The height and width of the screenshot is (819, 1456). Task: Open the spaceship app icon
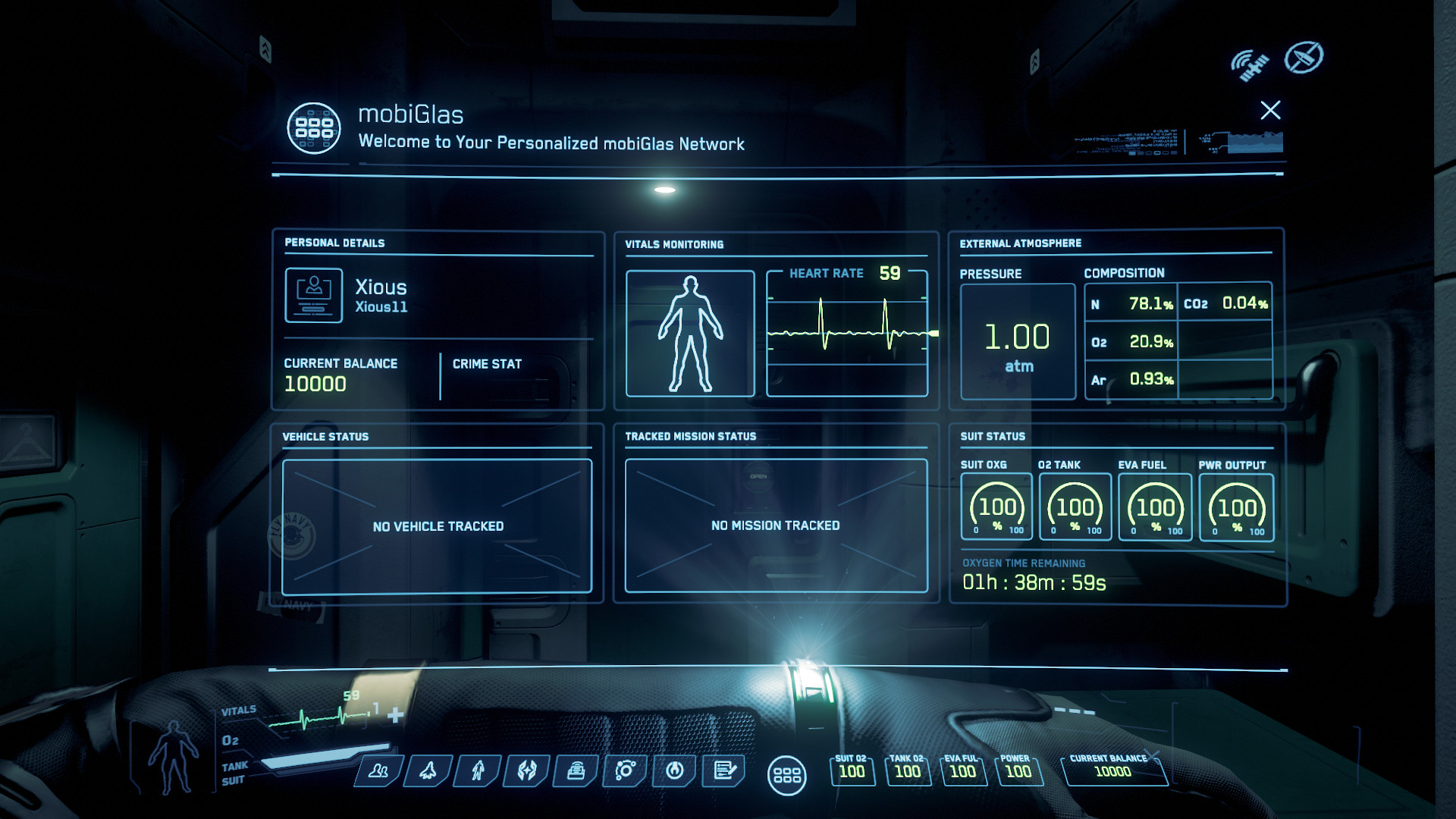click(x=428, y=771)
